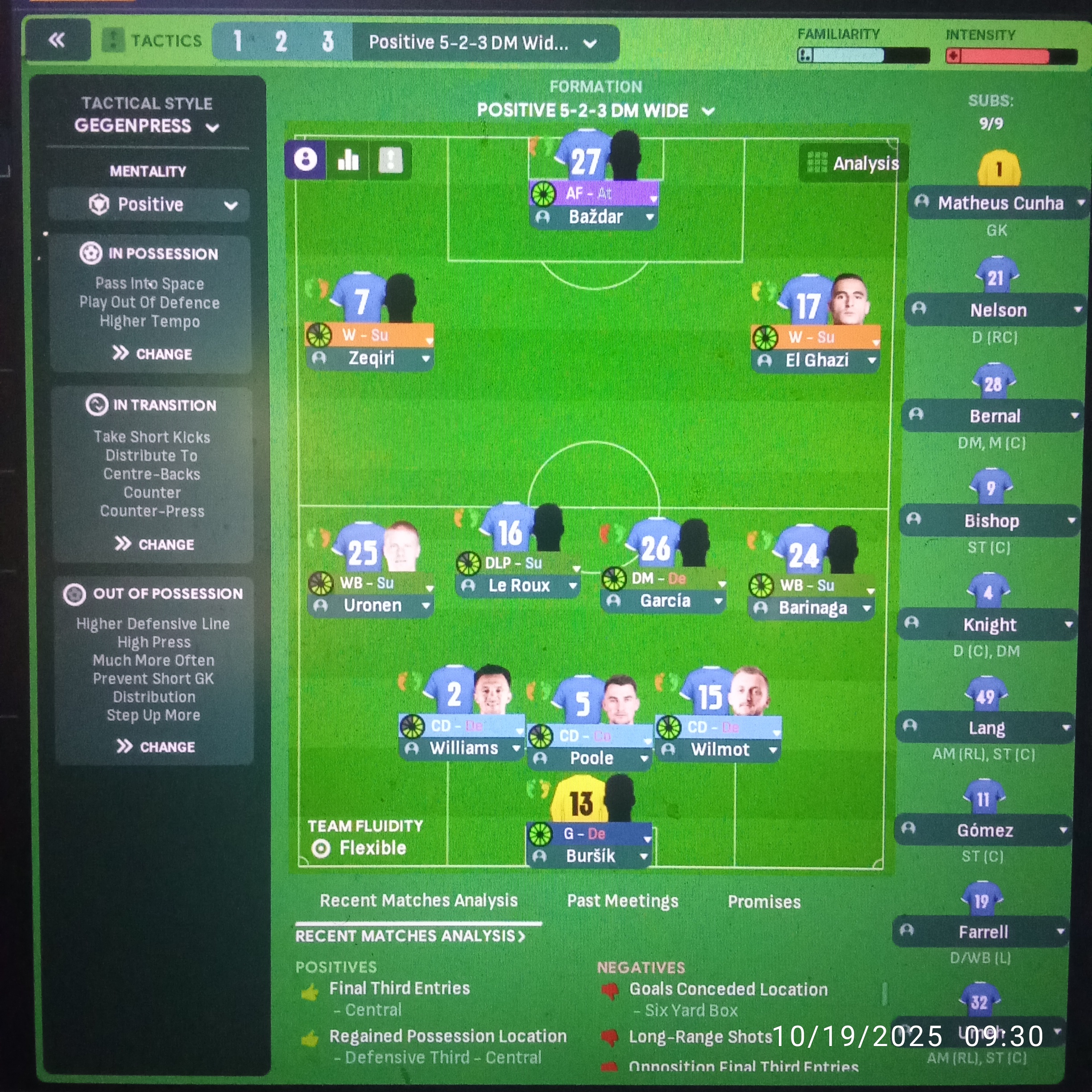The width and height of the screenshot is (1092, 1092).
Task: Open the player details list view icon
Action: (x=391, y=161)
